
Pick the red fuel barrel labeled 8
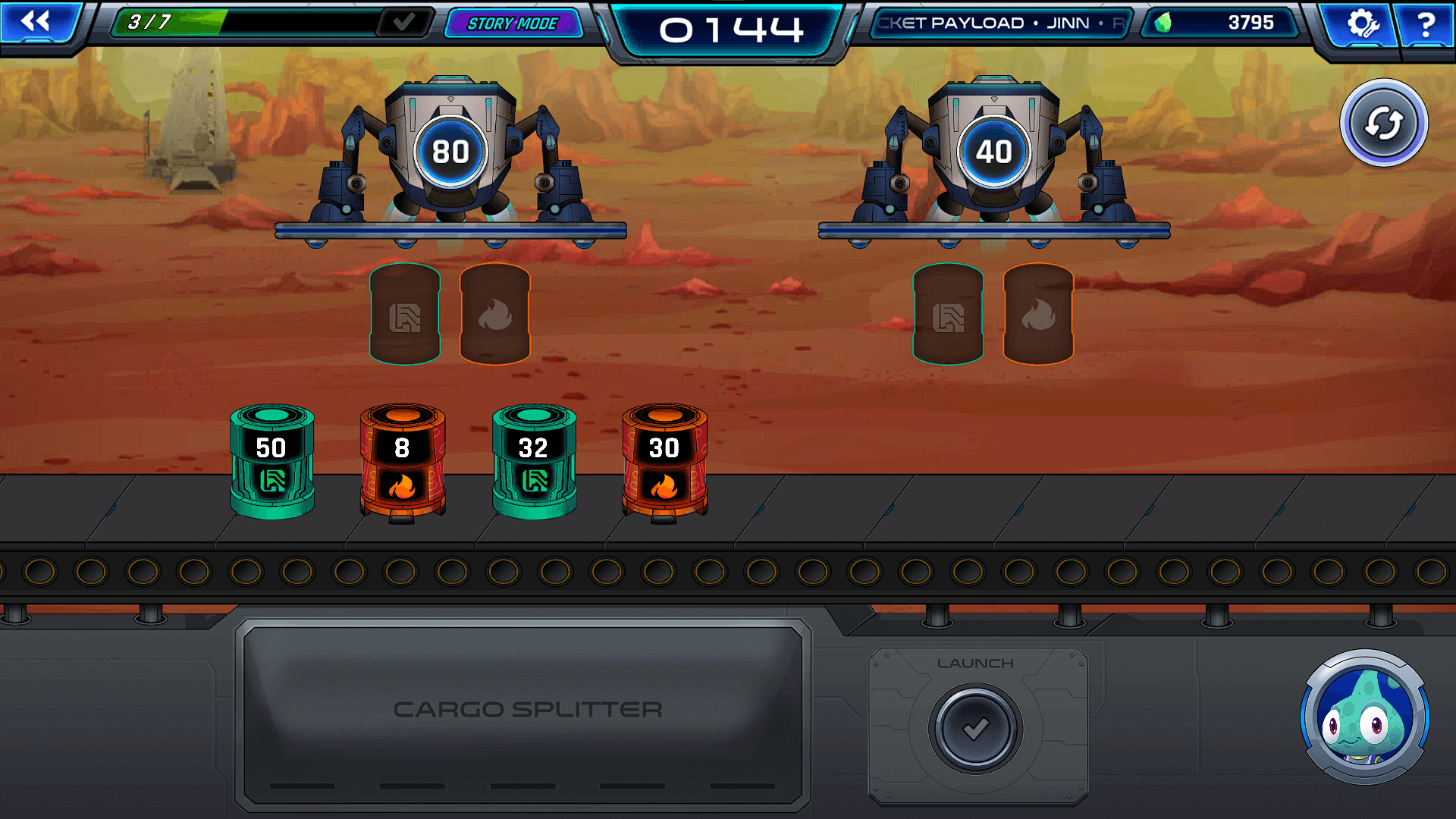pyautogui.click(x=402, y=461)
